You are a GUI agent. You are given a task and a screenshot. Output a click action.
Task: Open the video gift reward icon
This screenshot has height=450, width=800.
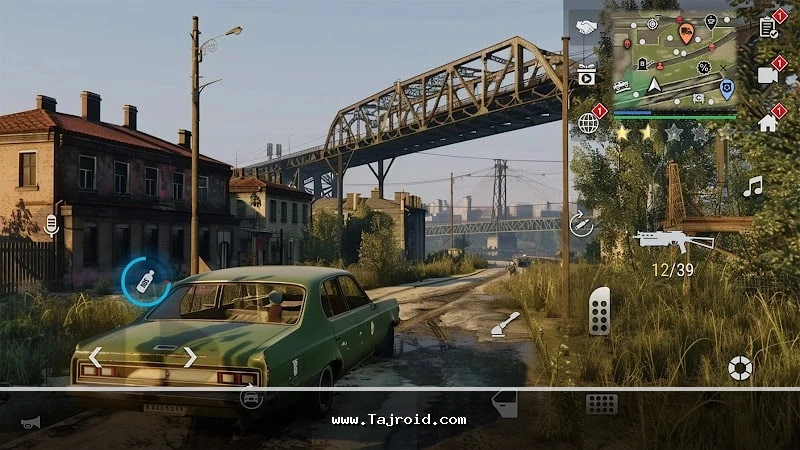(x=586, y=75)
